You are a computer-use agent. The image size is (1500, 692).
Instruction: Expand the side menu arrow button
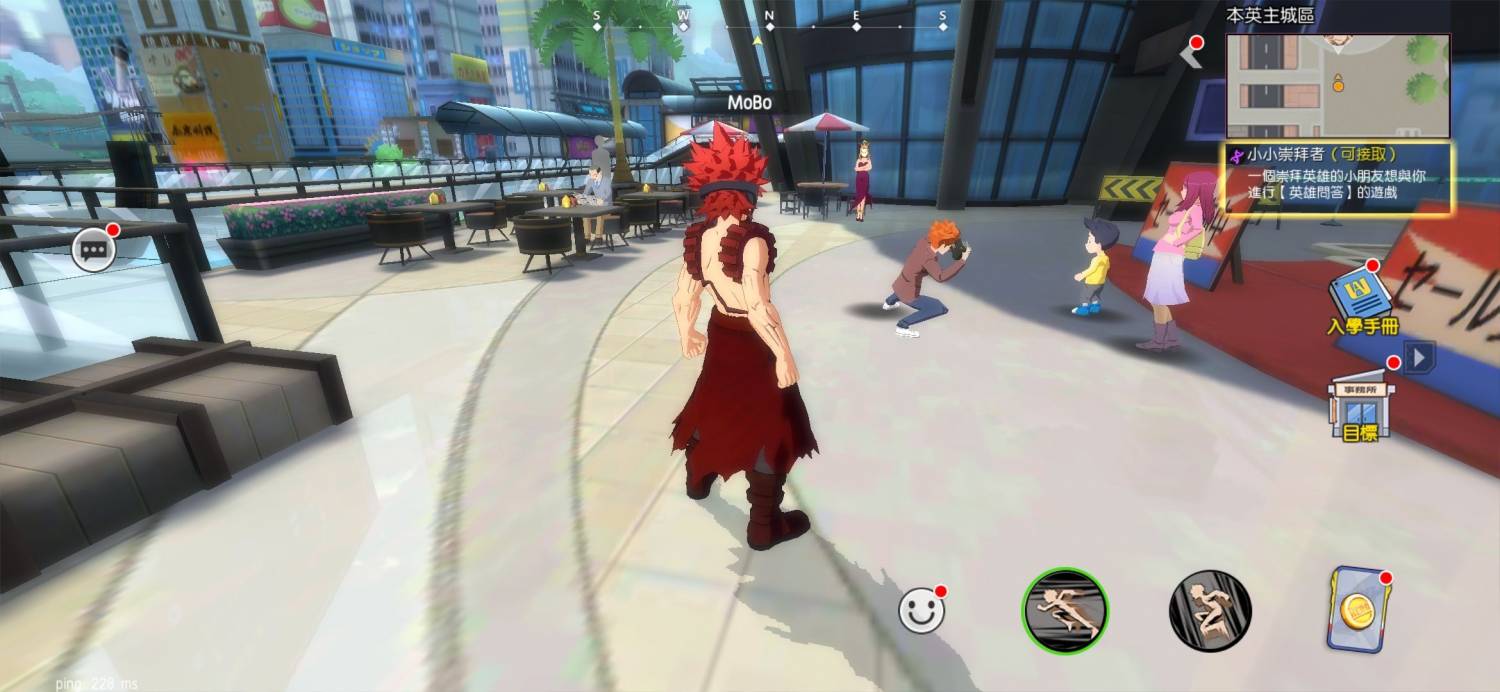[1418, 357]
